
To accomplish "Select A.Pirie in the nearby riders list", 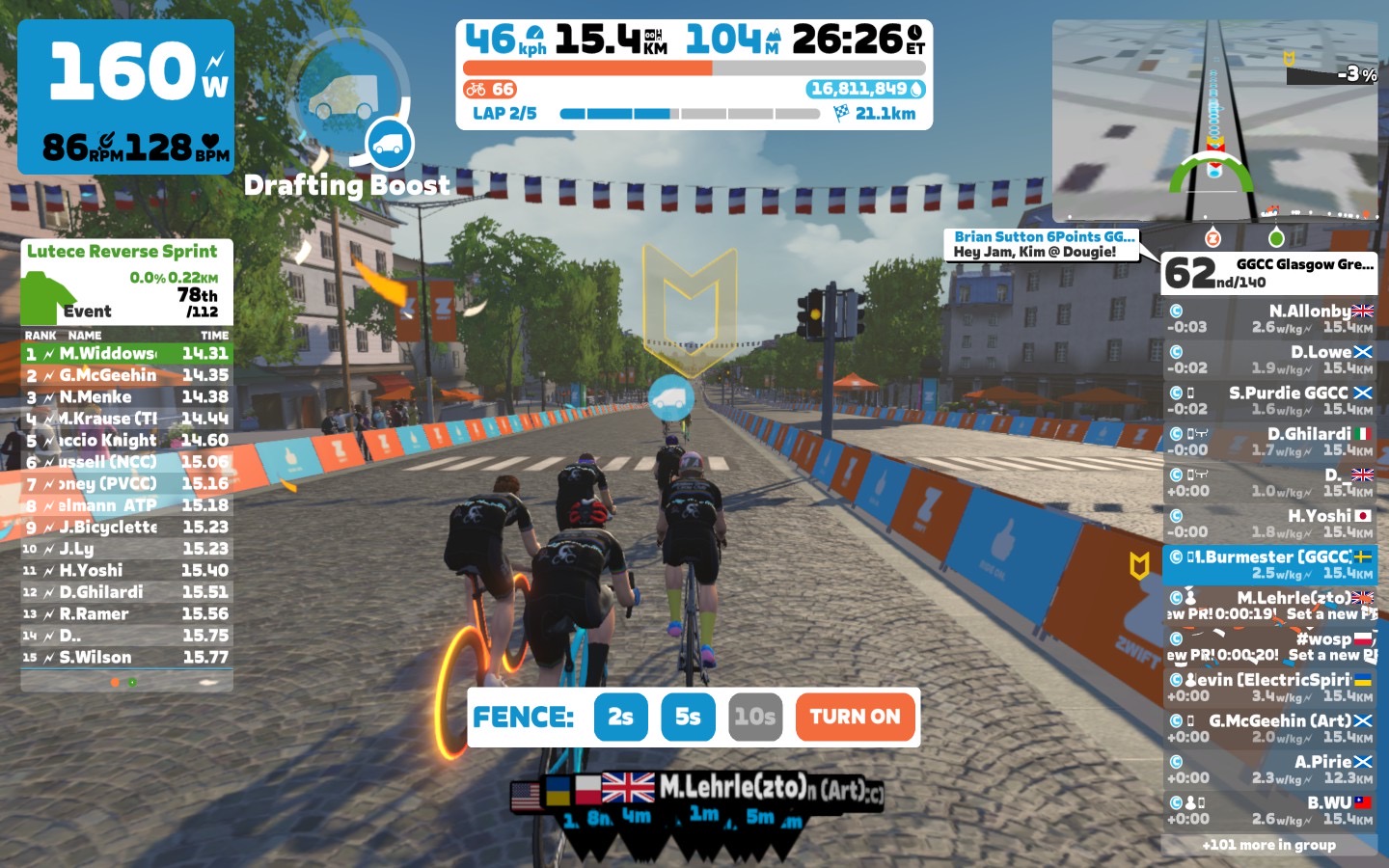I will click(1269, 769).
